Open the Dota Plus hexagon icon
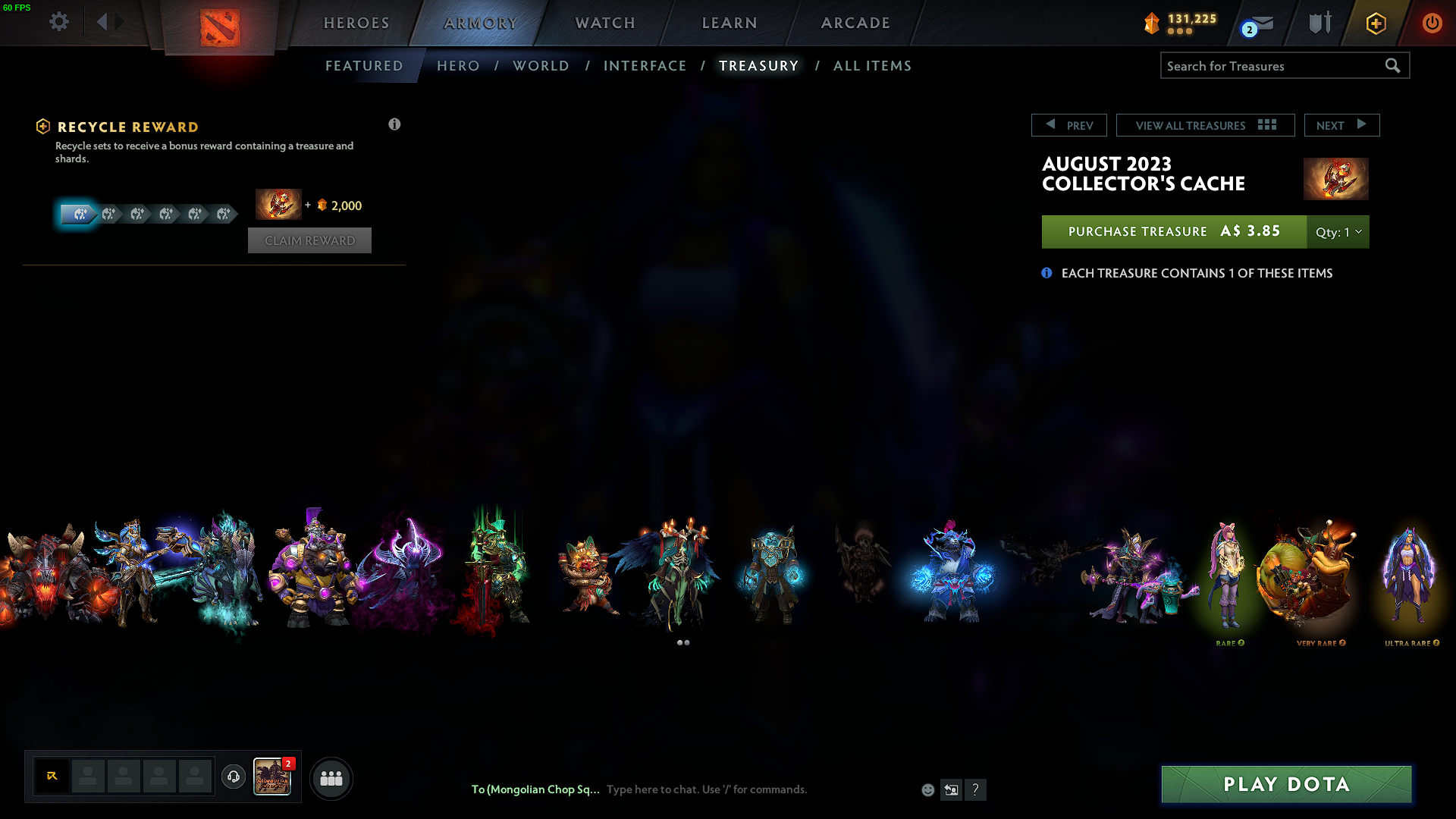The height and width of the screenshot is (819, 1456). tap(1375, 23)
